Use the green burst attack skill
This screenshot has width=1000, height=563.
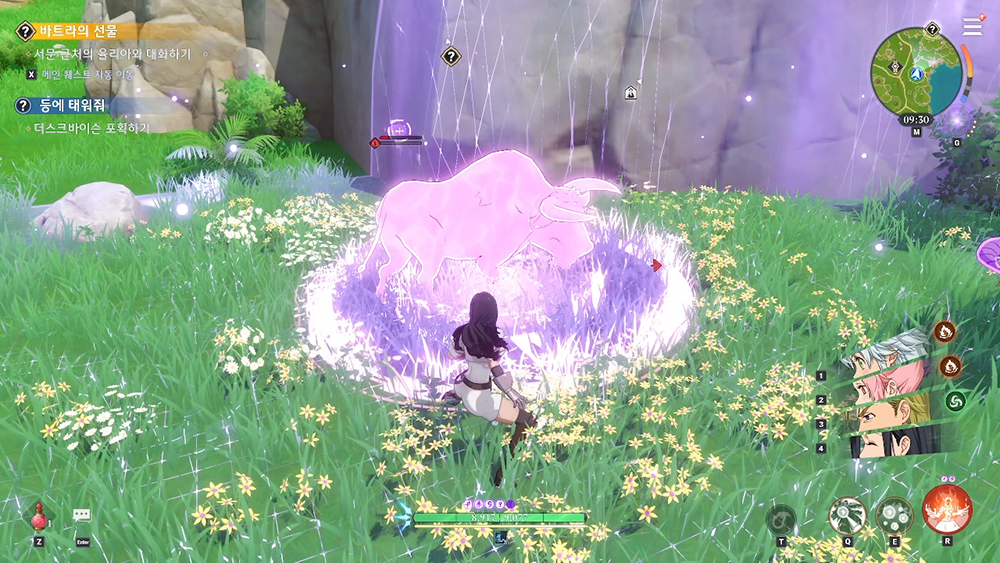click(847, 516)
